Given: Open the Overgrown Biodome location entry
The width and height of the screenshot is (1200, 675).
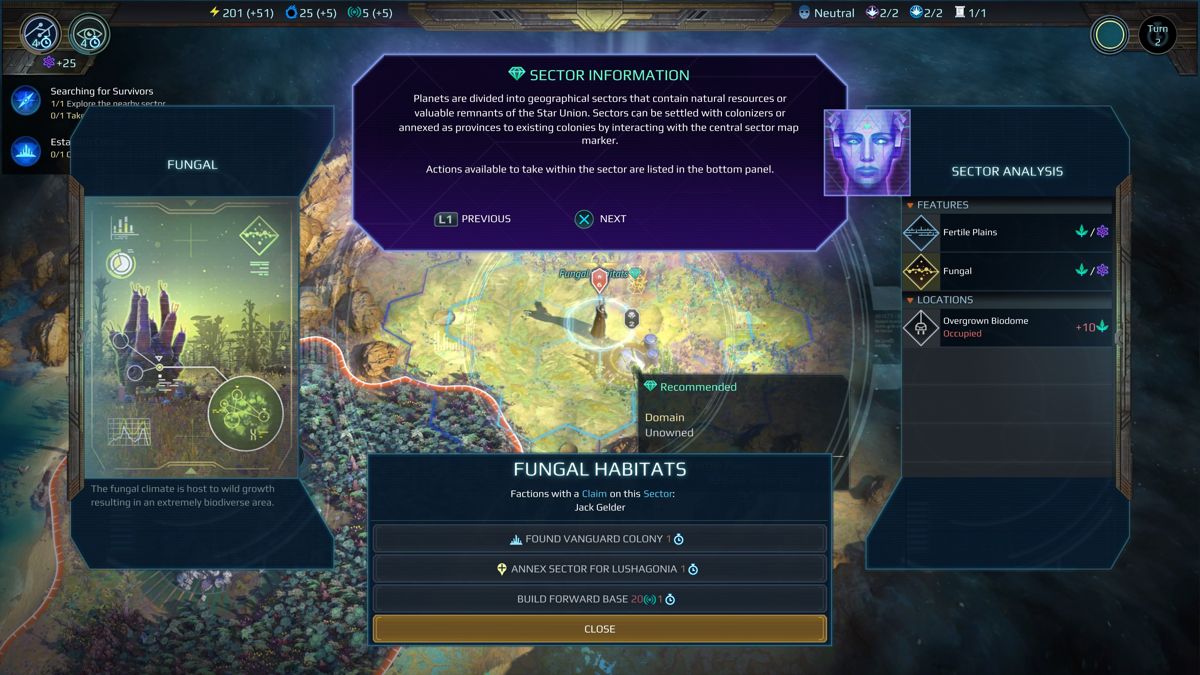Looking at the screenshot, I should pyautogui.click(x=1007, y=327).
